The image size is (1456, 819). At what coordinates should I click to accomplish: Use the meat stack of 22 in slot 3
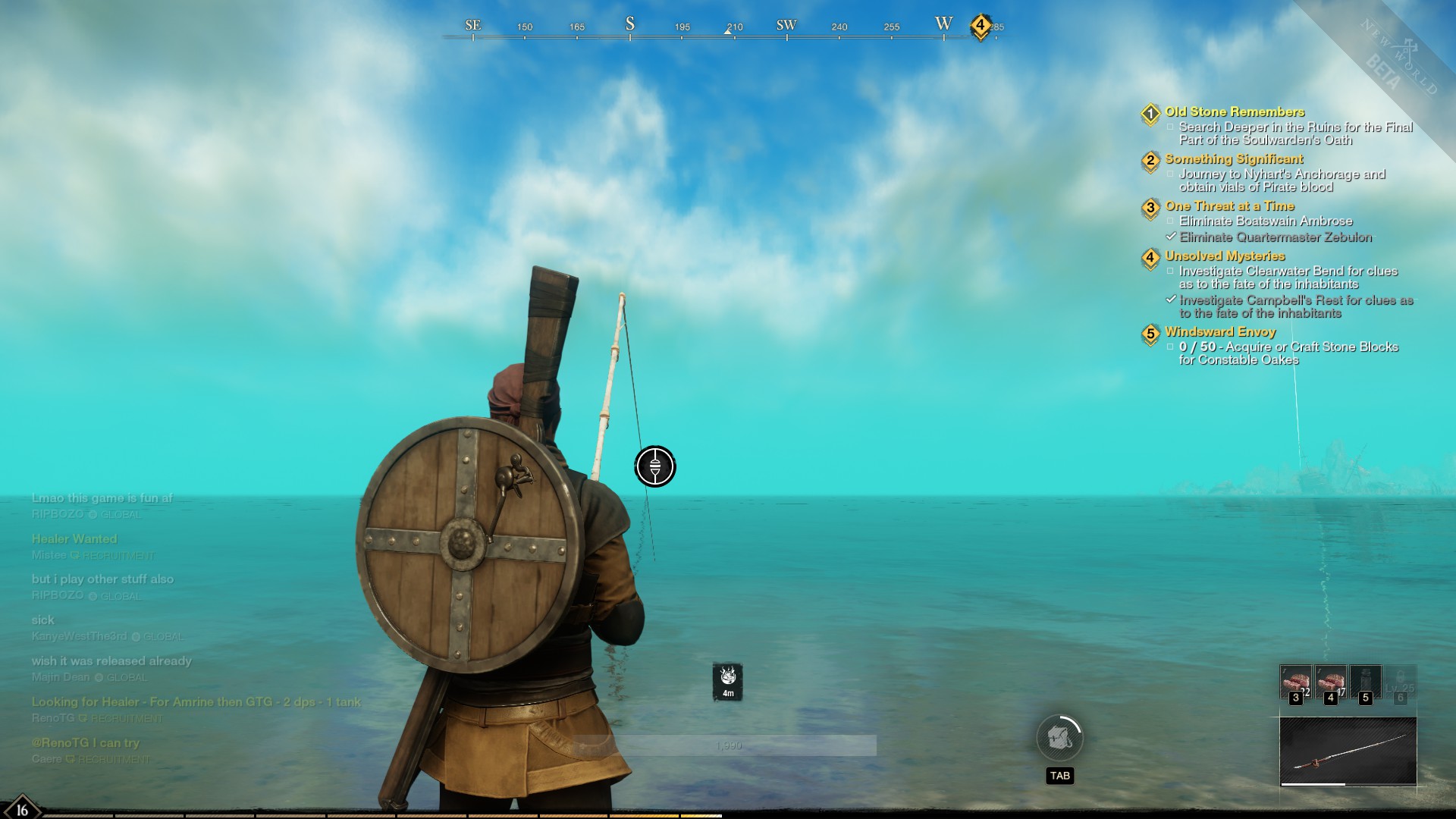(1296, 682)
